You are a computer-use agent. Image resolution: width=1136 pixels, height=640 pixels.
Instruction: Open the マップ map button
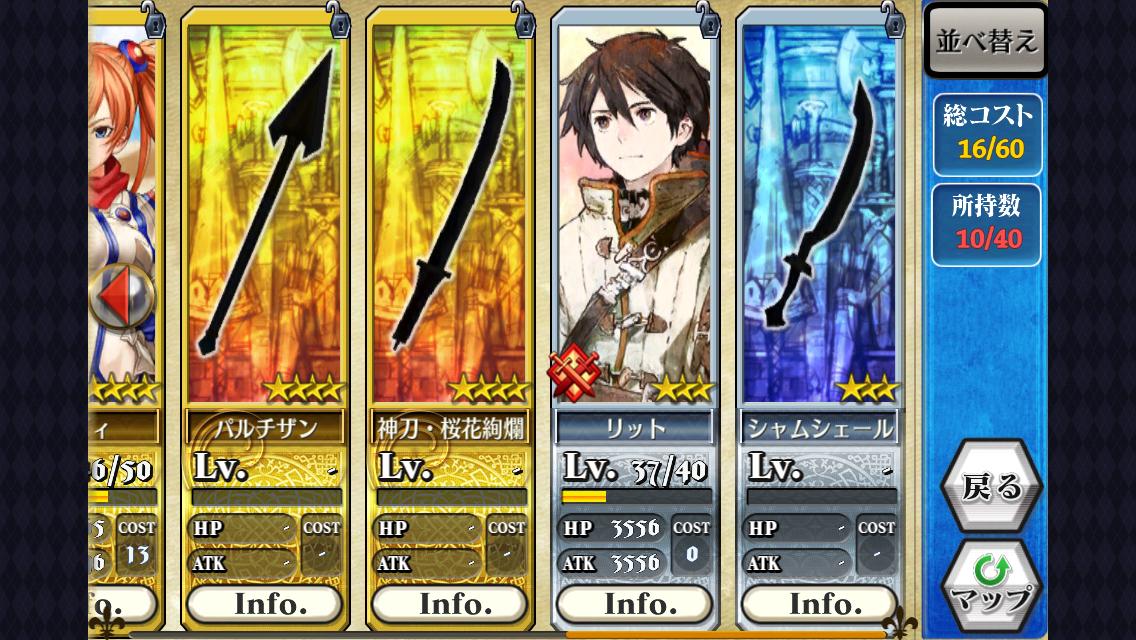[x=991, y=586]
